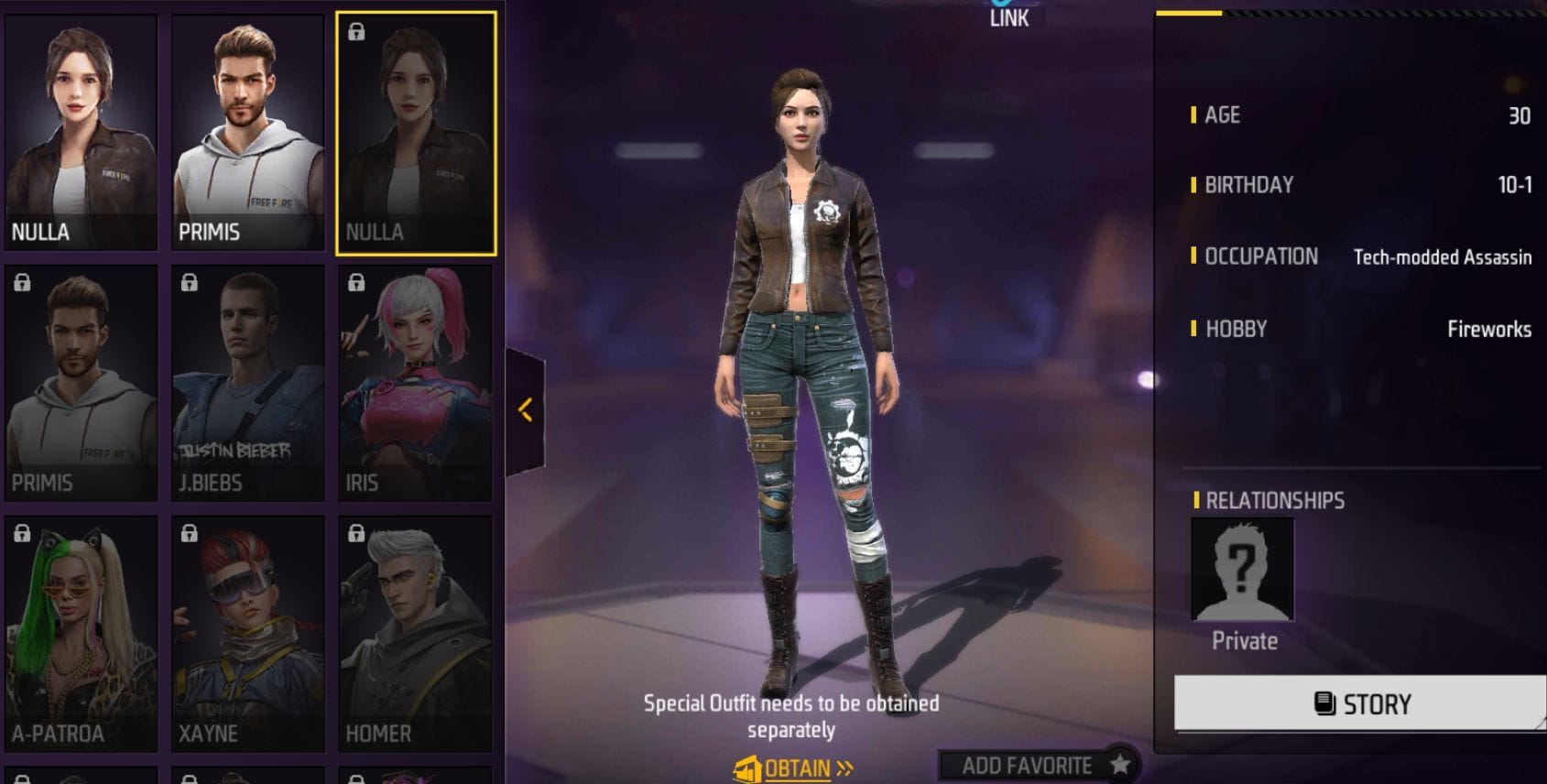Click the lock icon on J.BIEBS portrait
Viewport: 1547px width, 784px height.
tap(190, 282)
